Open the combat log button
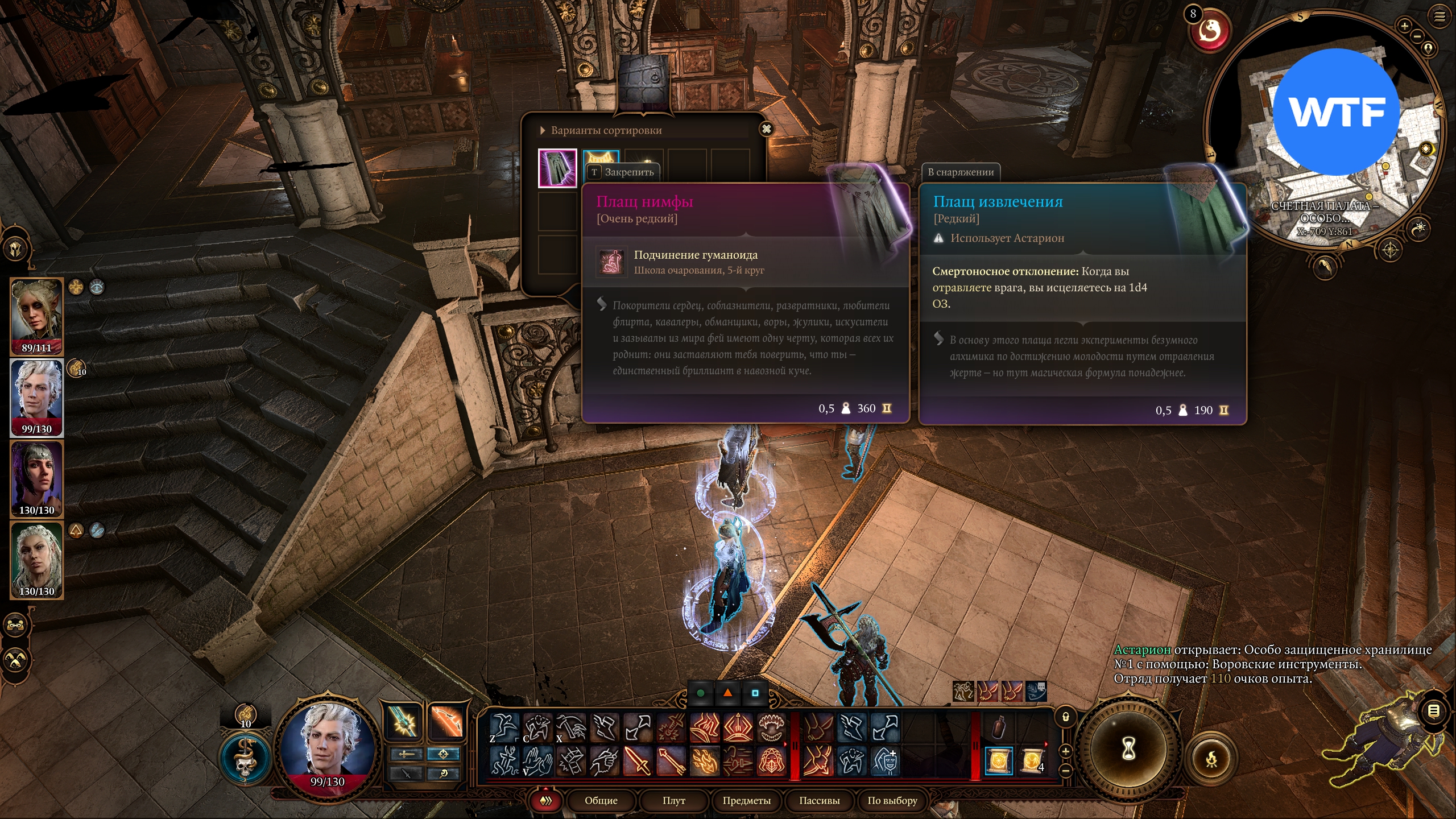The image size is (1456, 819). click(x=1434, y=711)
